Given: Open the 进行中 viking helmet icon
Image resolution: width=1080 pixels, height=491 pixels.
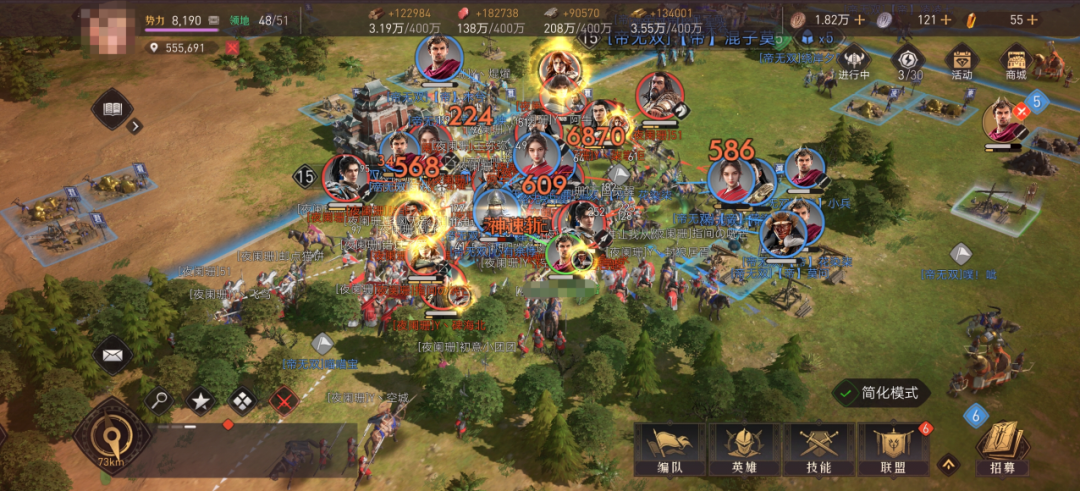Looking at the screenshot, I should pyautogui.click(x=855, y=61).
